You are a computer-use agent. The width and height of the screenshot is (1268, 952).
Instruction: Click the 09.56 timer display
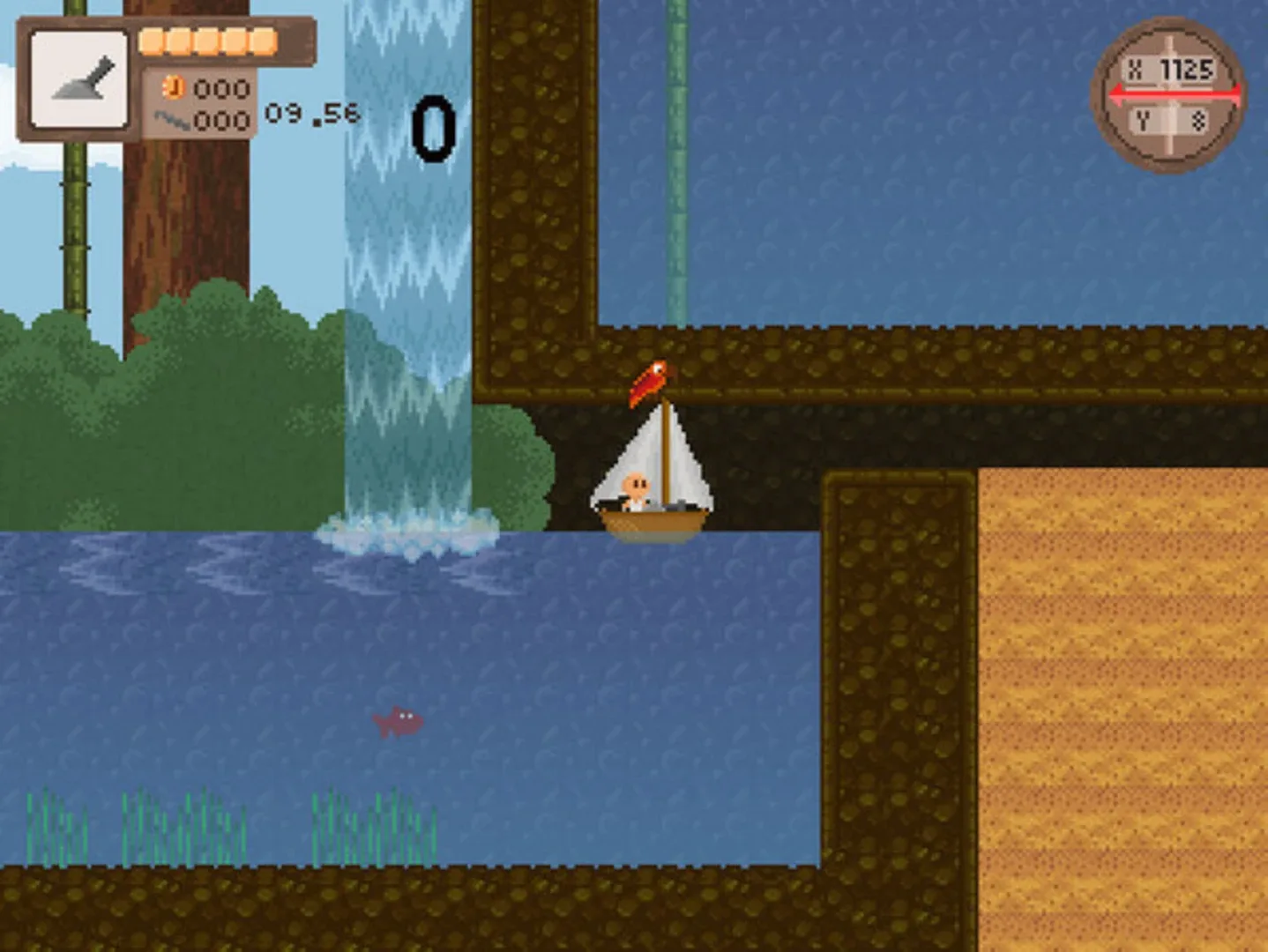pos(310,115)
